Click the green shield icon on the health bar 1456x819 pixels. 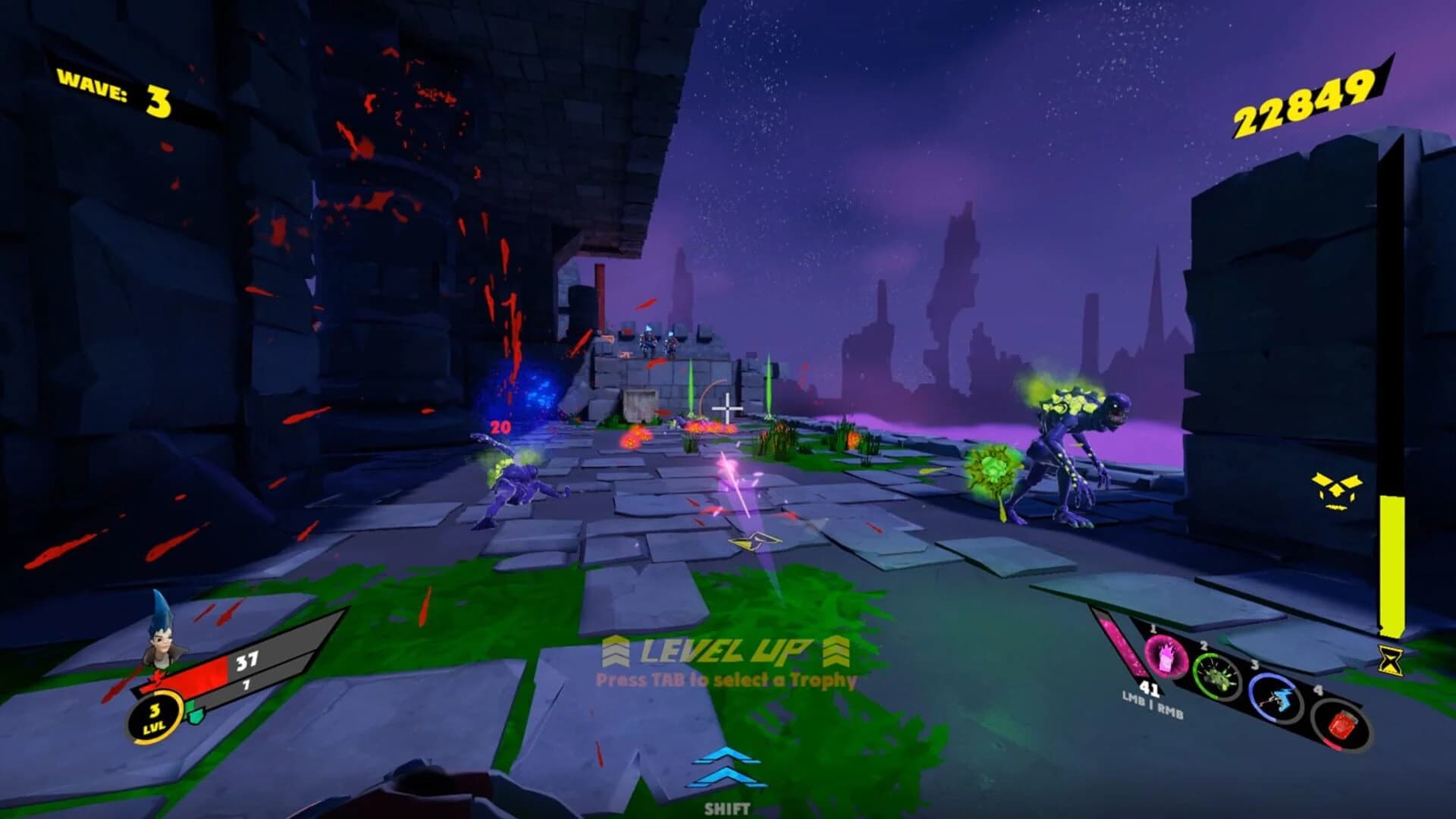tap(195, 714)
